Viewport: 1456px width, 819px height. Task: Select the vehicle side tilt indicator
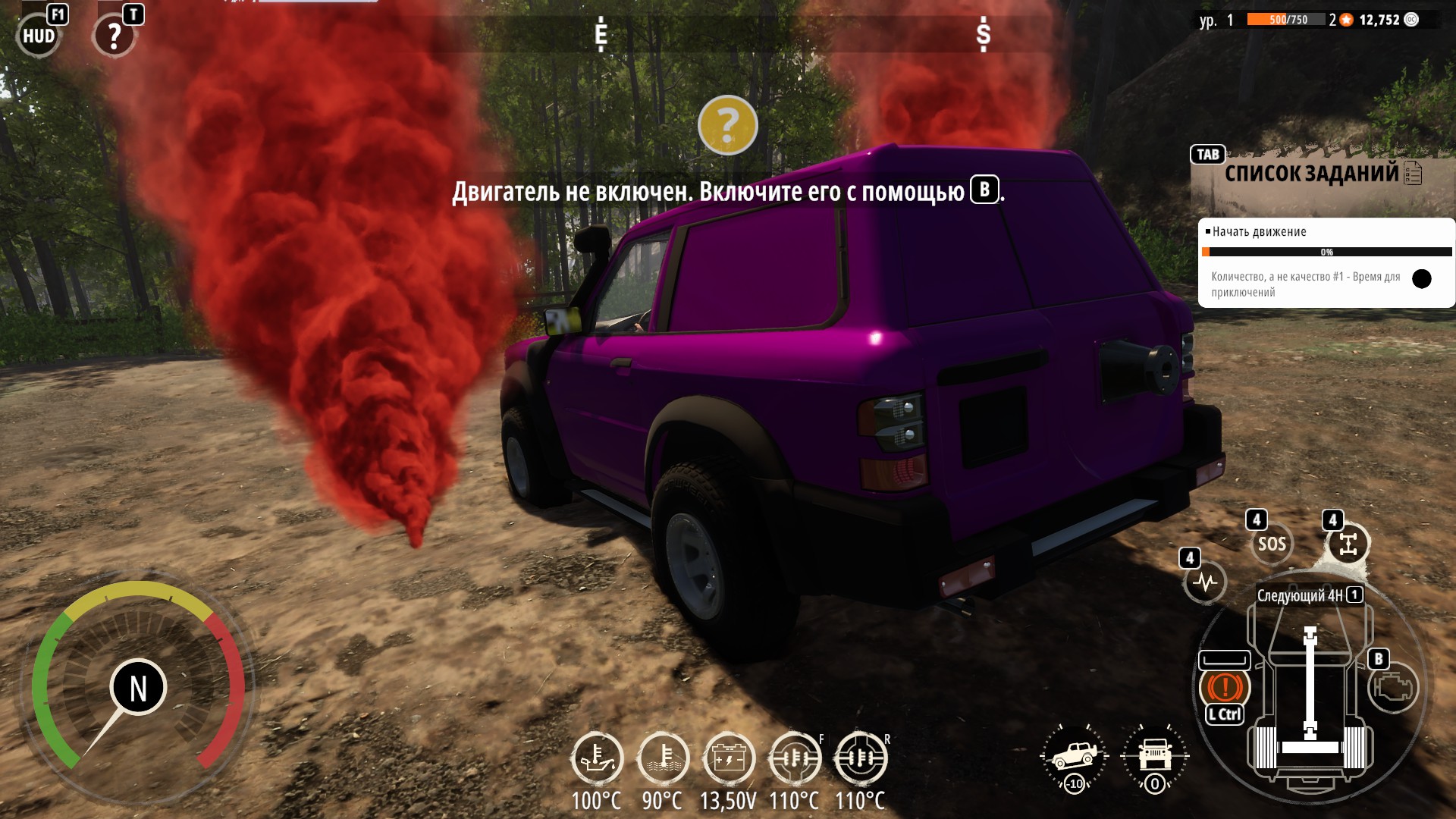(x=1075, y=757)
